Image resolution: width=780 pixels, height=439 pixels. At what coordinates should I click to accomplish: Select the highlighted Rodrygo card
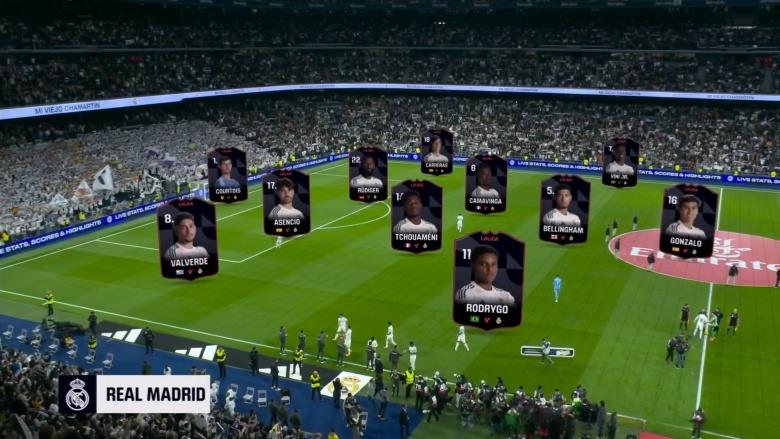(488, 279)
